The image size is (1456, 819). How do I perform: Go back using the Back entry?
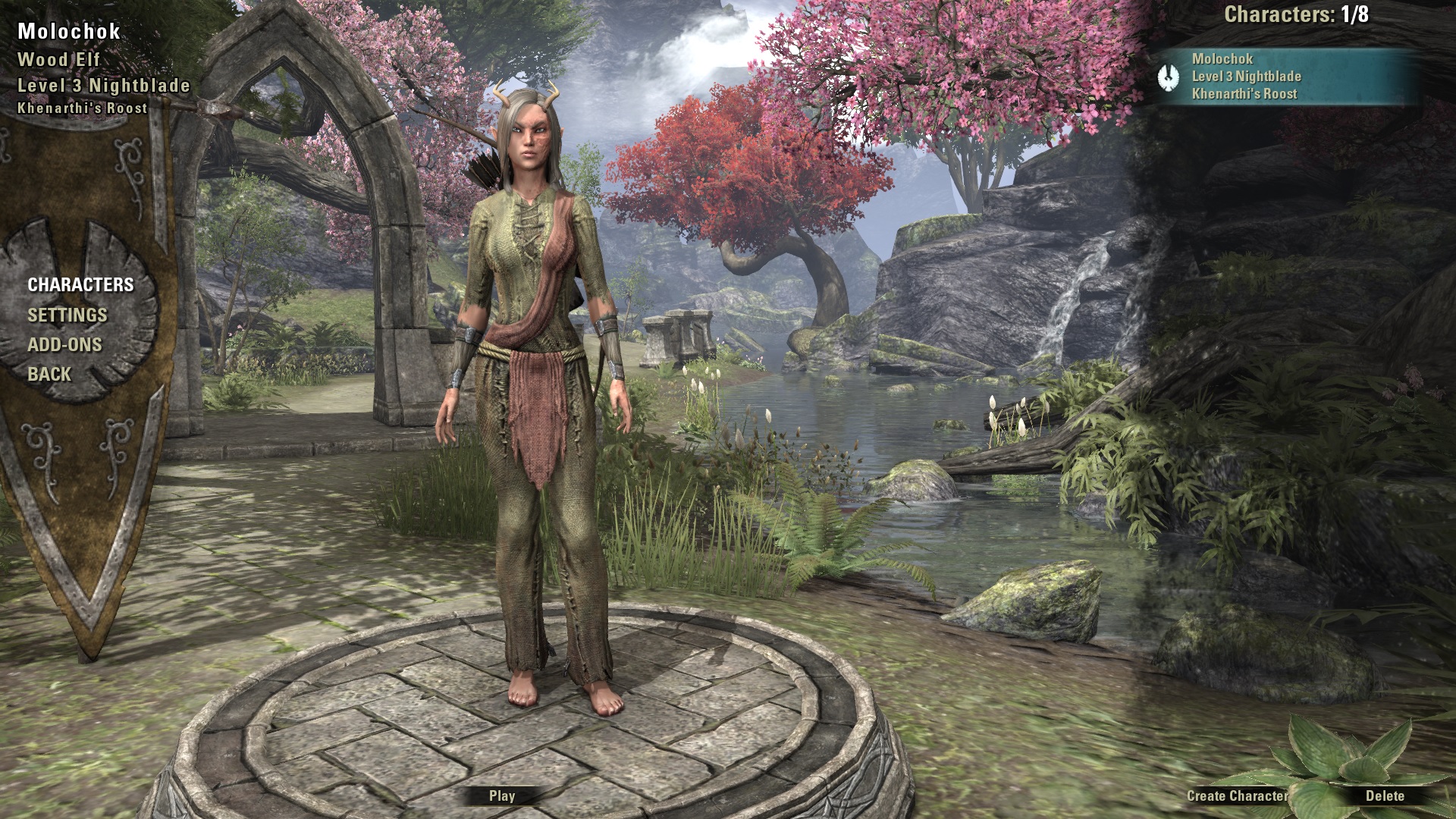[x=49, y=375]
